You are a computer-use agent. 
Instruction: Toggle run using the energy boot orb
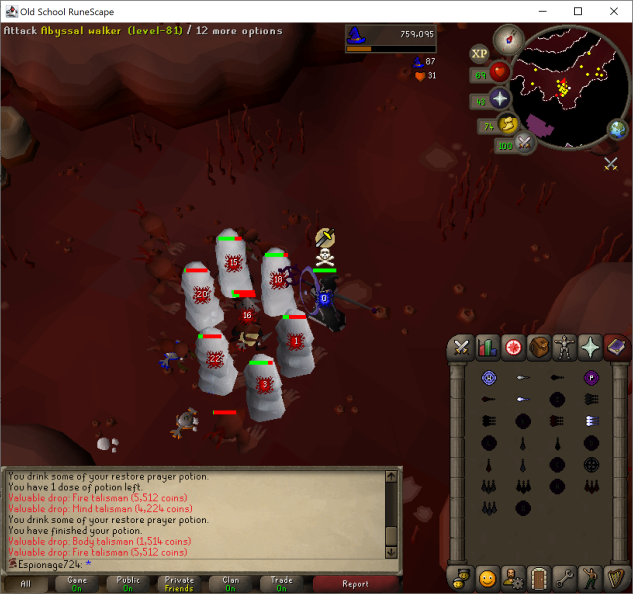[x=508, y=124]
